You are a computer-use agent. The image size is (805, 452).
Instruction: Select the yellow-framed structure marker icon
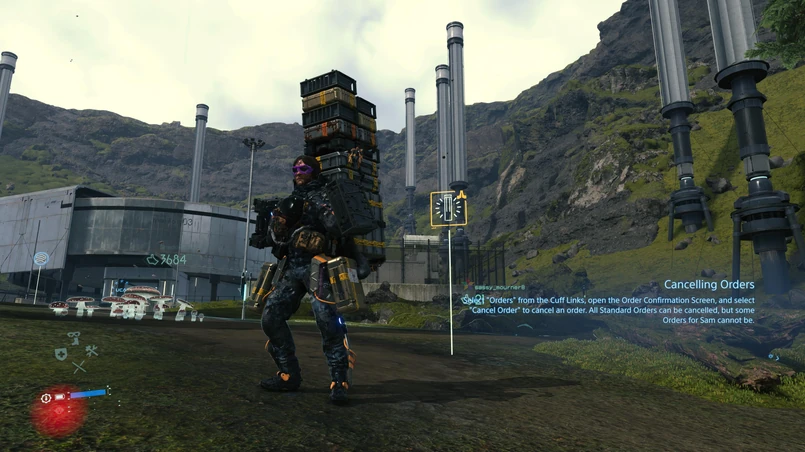pyautogui.click(x=449, y=208)
